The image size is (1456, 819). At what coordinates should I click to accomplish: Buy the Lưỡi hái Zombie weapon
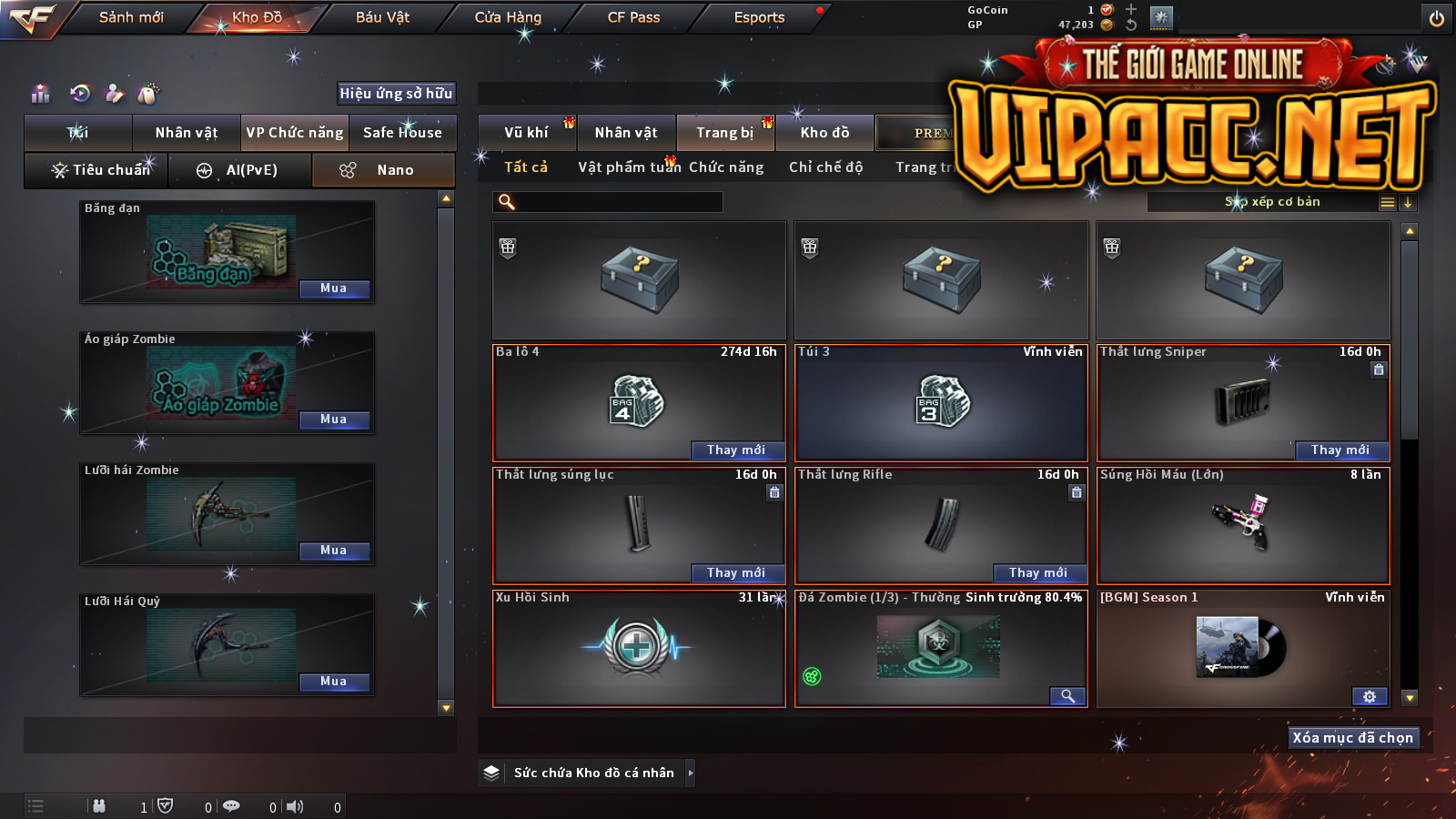(334, 551)
